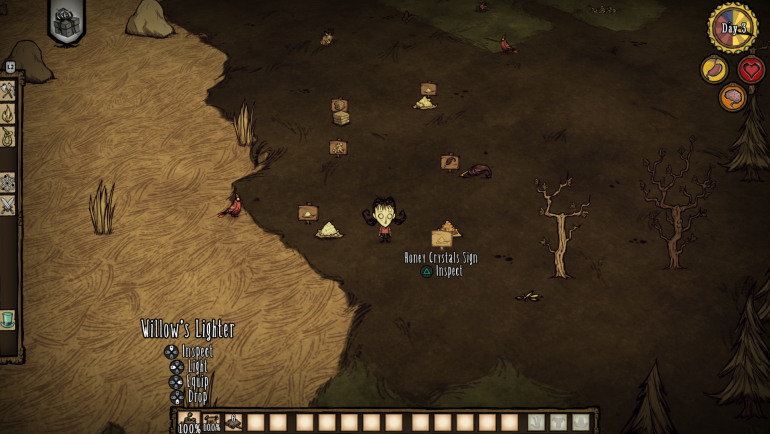This screenshot has height=434, width=770.
Task: Pick the second inventory item at 100%
Action: pos(211,422)
